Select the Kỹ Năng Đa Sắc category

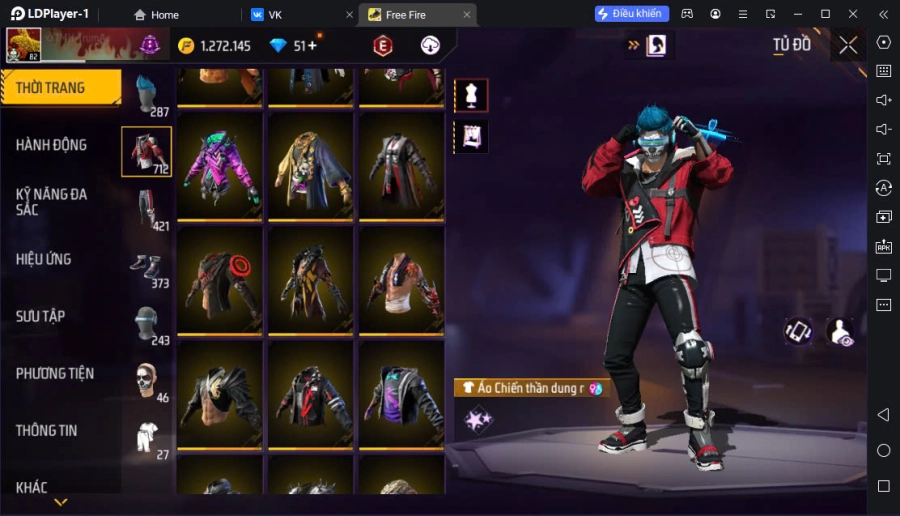52,201
